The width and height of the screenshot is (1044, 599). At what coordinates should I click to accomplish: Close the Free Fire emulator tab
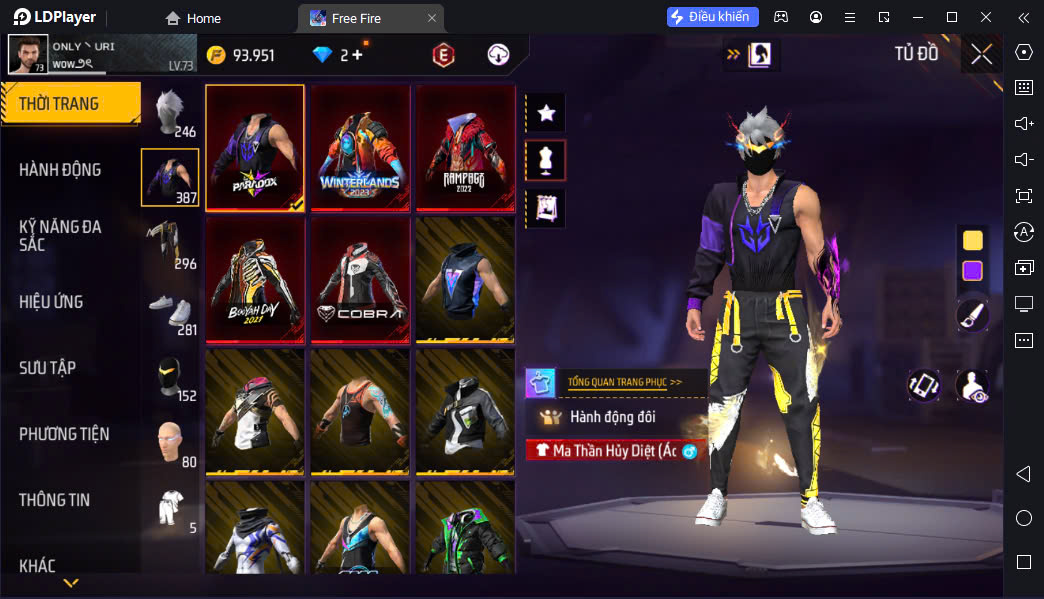(x=432, y=18)
